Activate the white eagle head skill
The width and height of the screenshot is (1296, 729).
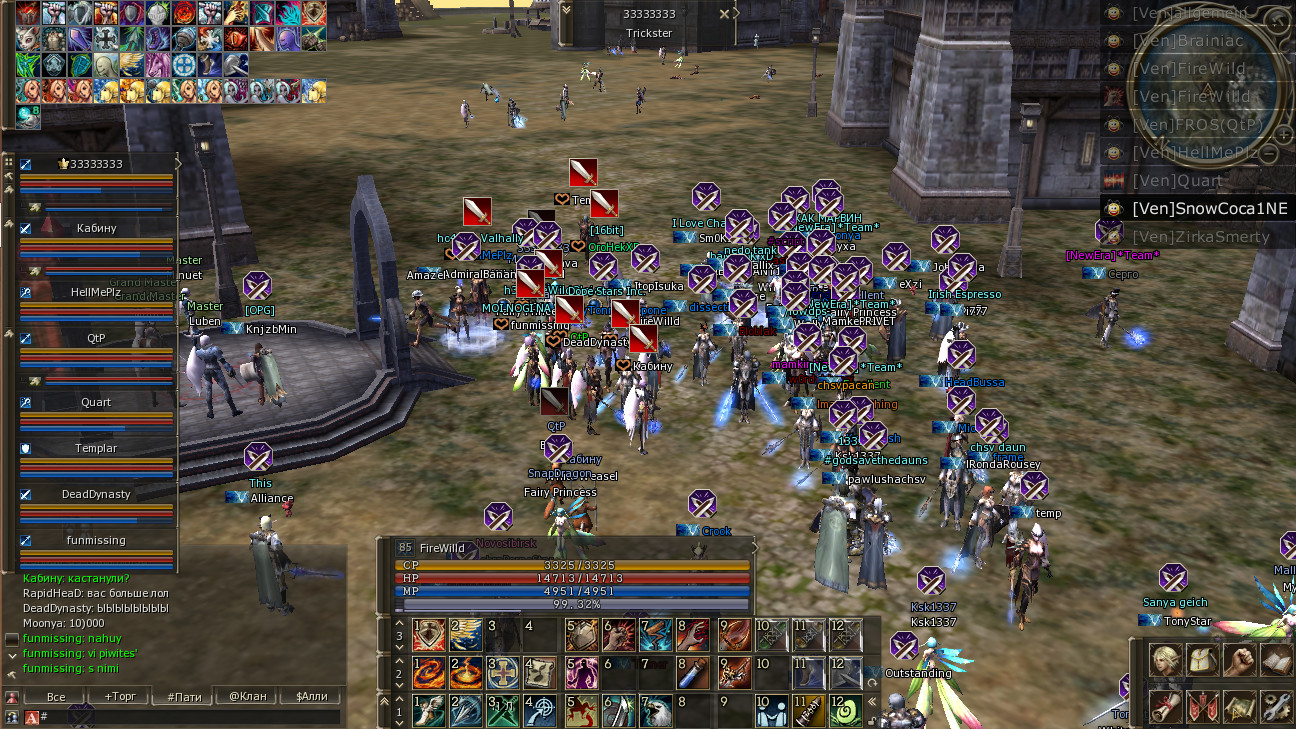pos(657,711)
